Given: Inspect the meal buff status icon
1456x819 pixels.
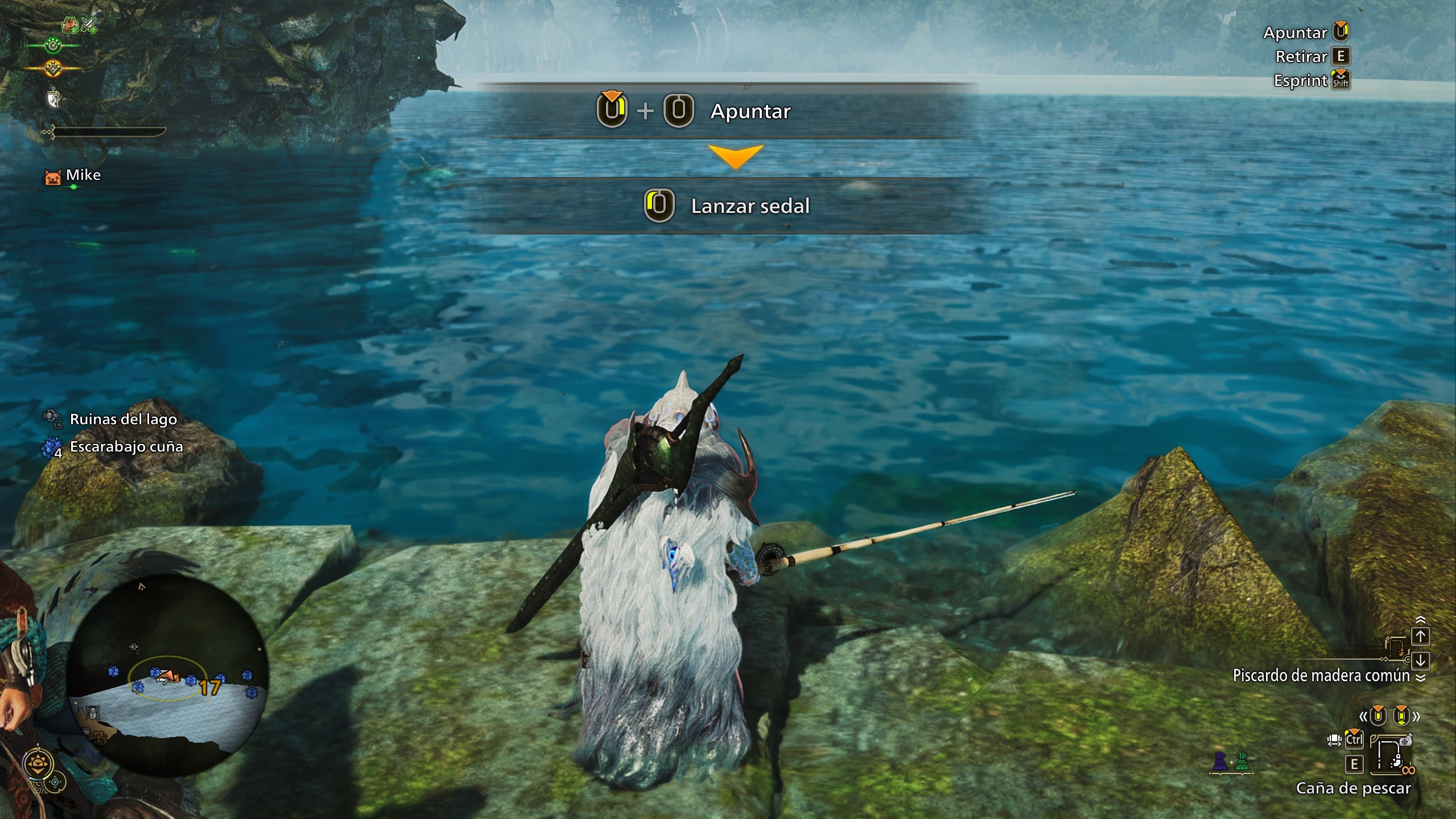Looking at the screenshot, I should [x=70, y=24].
